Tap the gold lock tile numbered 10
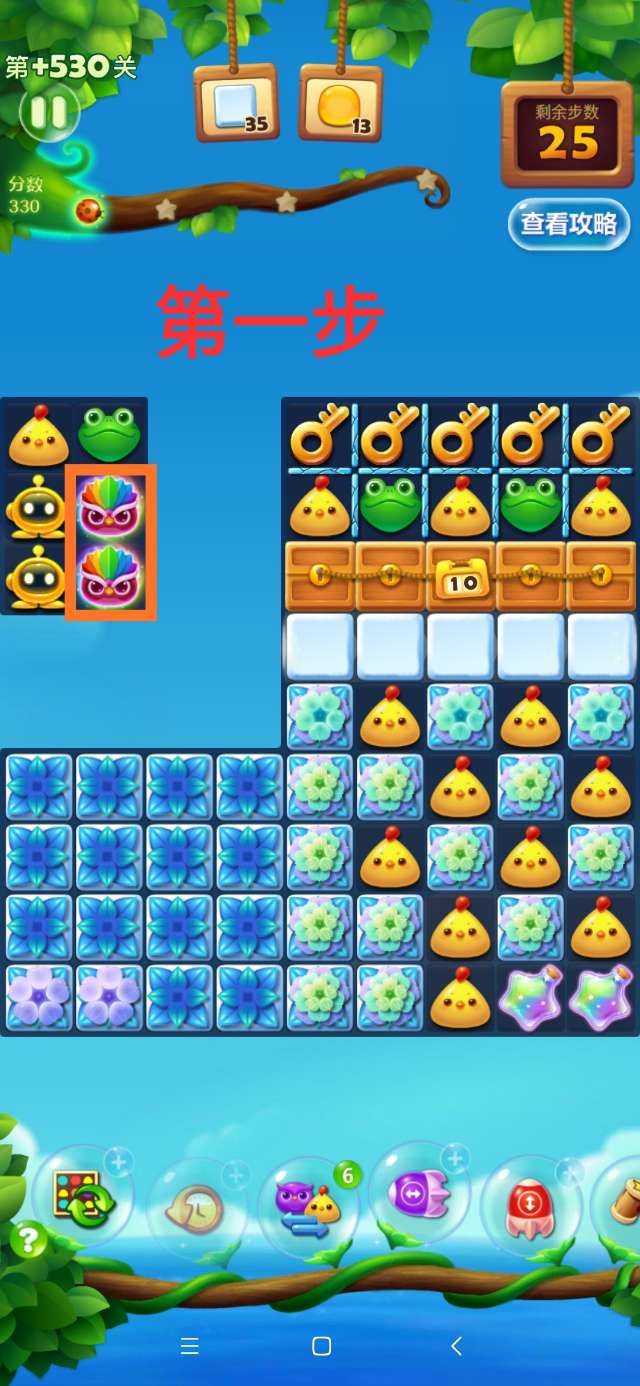The image size is (640, 1386). click(461, 579)
